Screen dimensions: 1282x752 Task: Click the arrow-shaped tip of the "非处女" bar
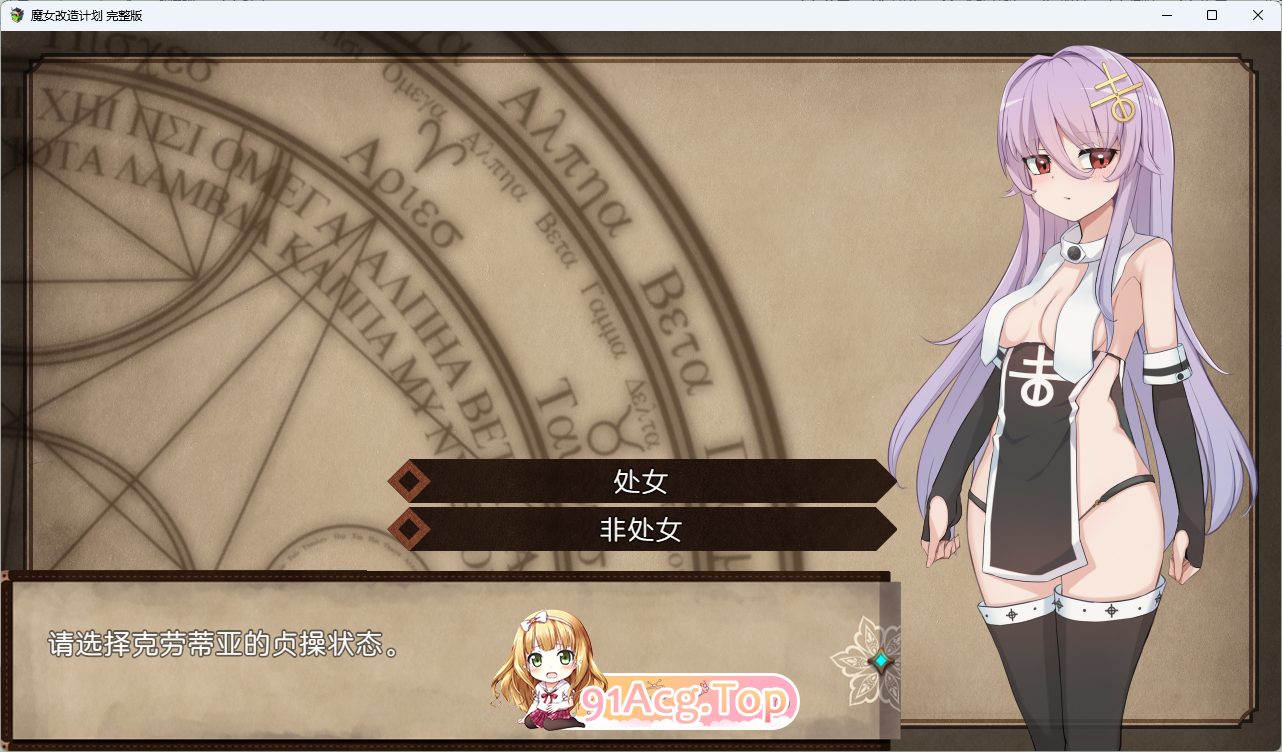point(888,530)
